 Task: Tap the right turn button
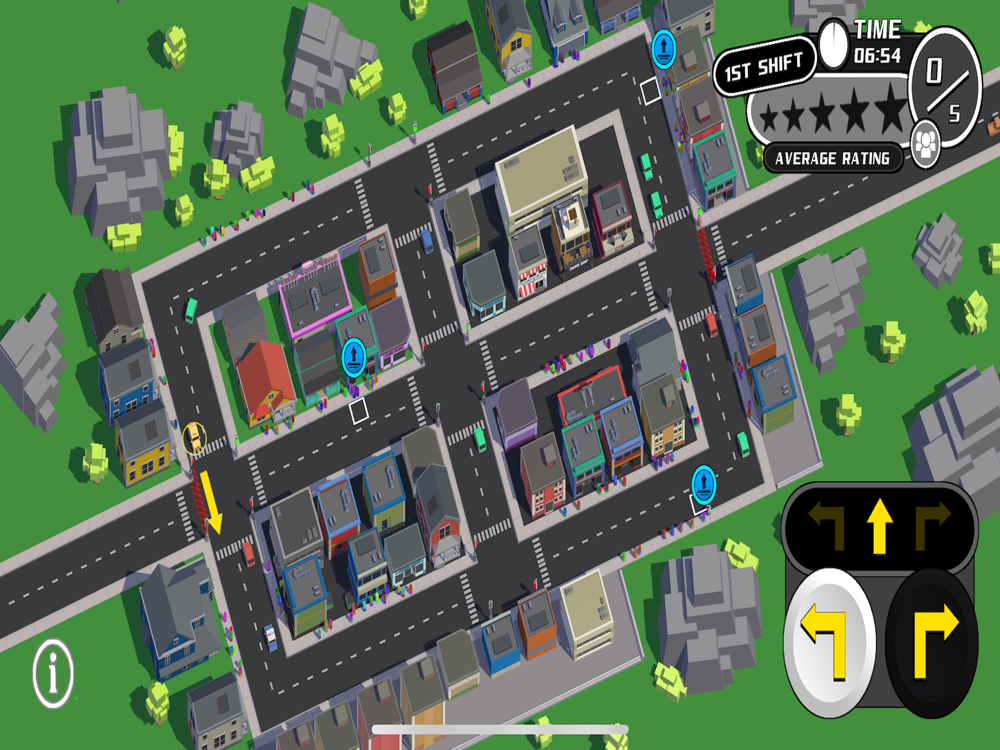point(931,639)
